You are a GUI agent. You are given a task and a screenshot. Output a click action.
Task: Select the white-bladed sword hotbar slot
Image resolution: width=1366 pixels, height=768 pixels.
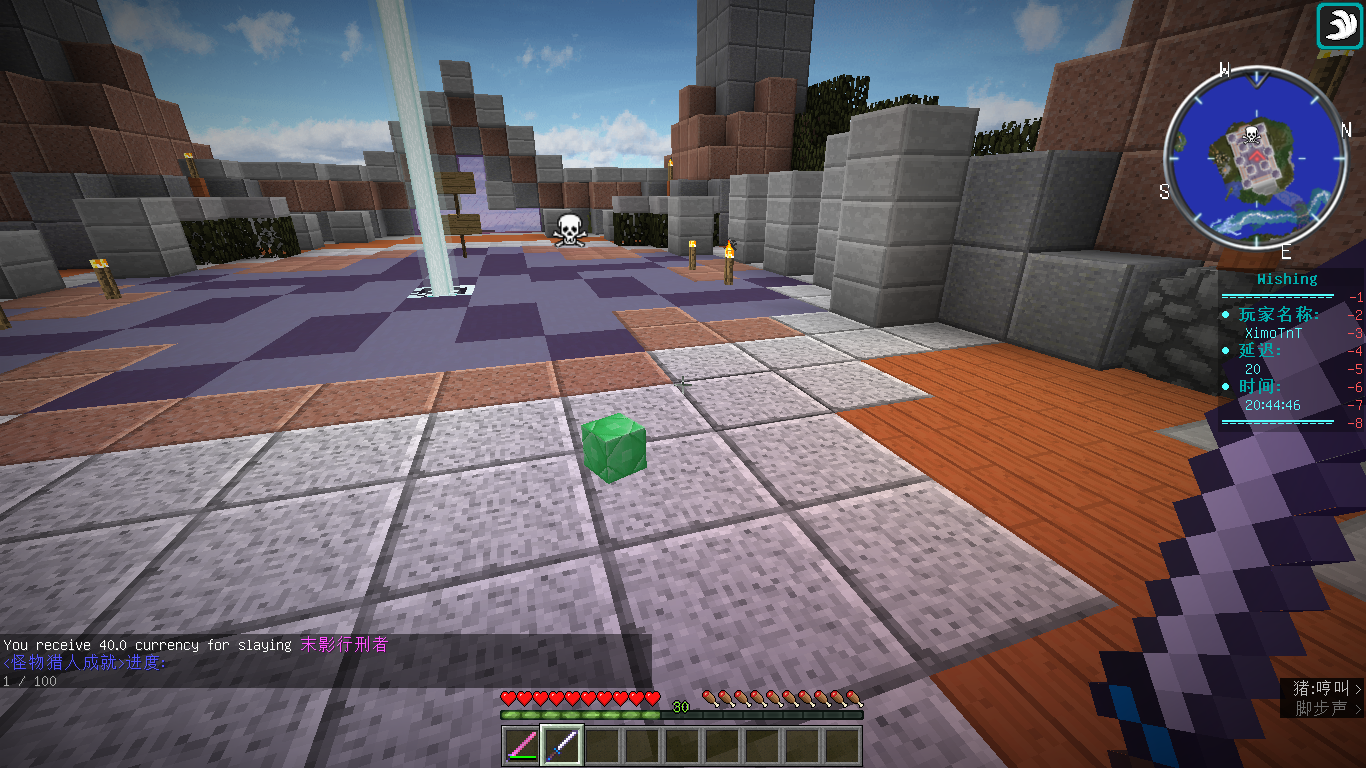point(562,746)
